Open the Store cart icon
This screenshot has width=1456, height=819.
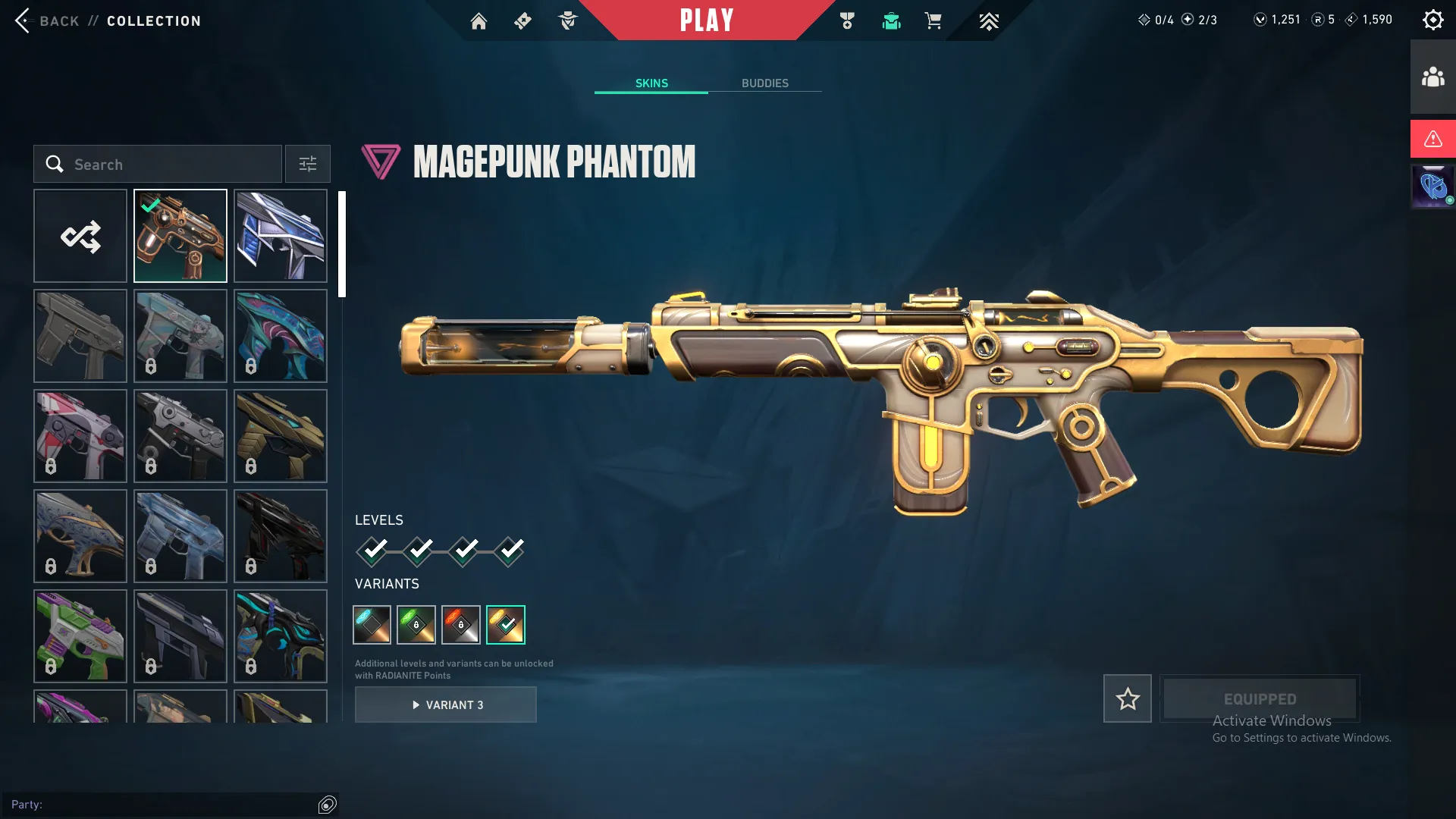click(934, 20)
